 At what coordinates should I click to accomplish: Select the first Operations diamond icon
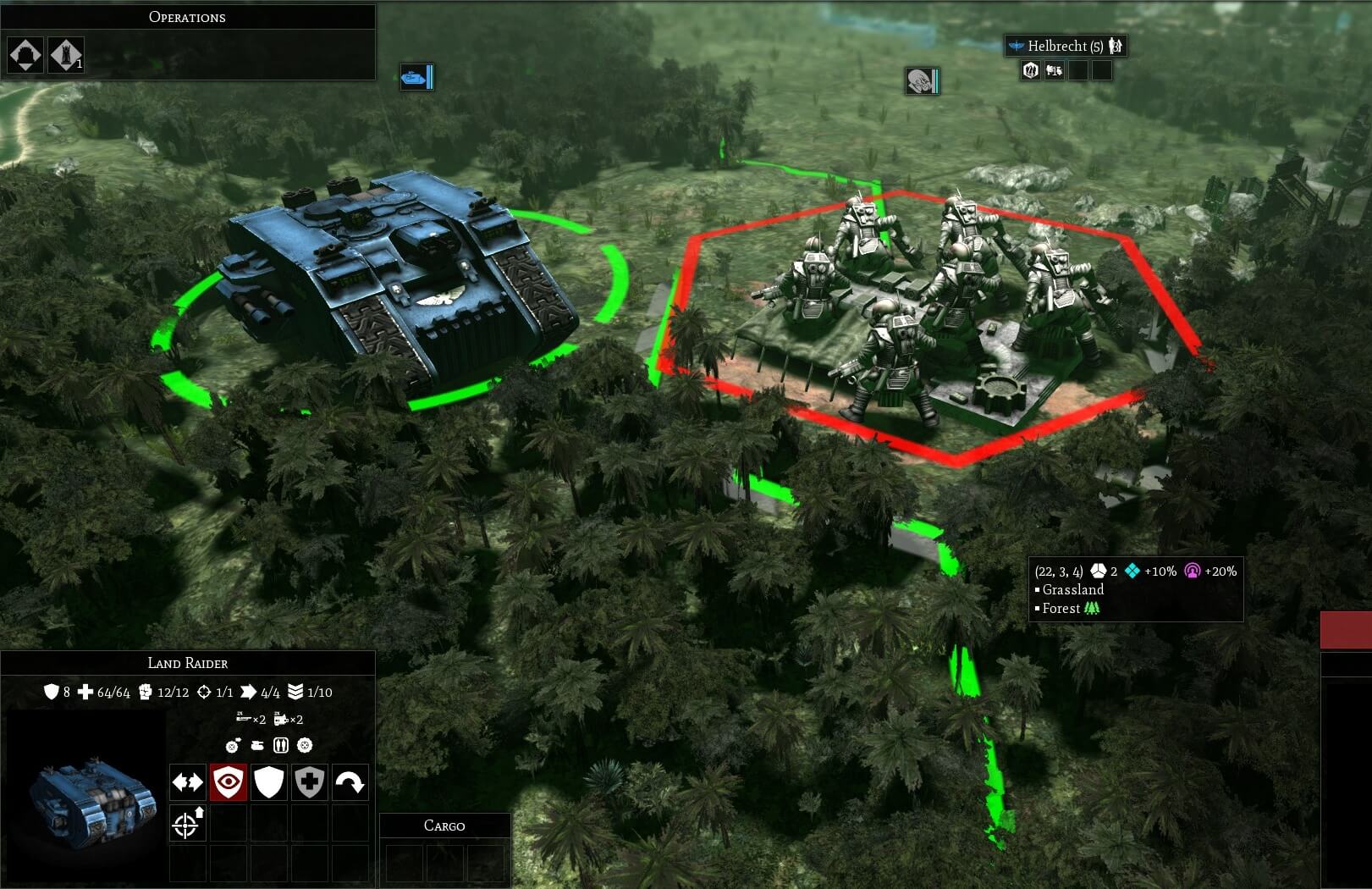coord(25,56)
